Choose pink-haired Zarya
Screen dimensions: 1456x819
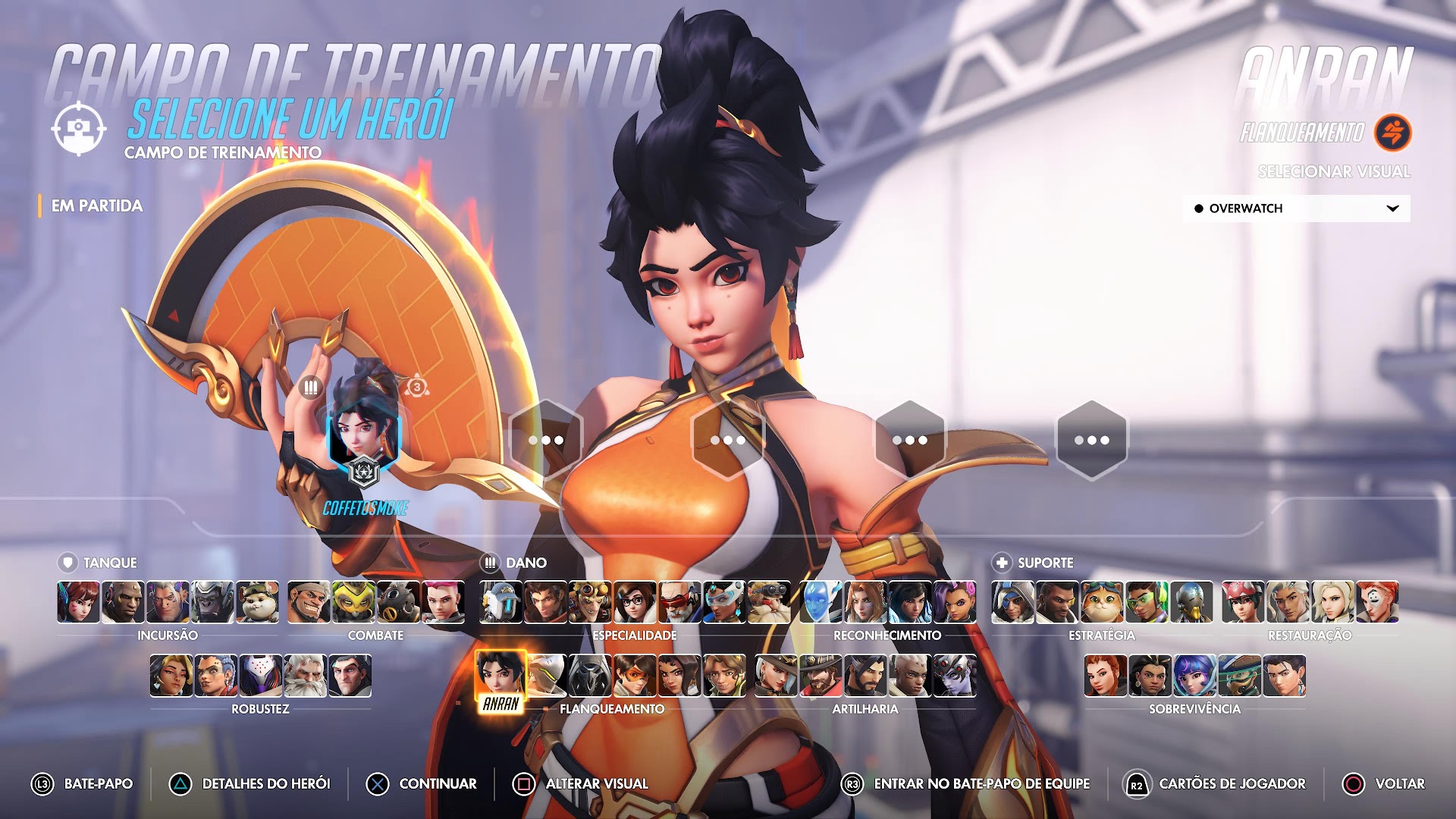(x=443, y=602)
